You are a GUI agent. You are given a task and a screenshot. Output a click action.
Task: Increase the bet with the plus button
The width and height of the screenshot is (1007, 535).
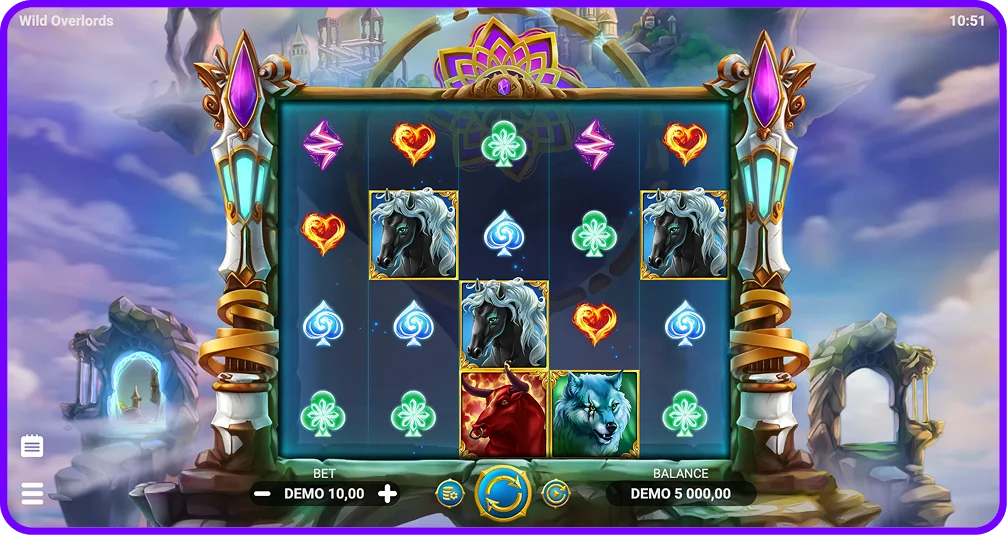coord(388,493)
